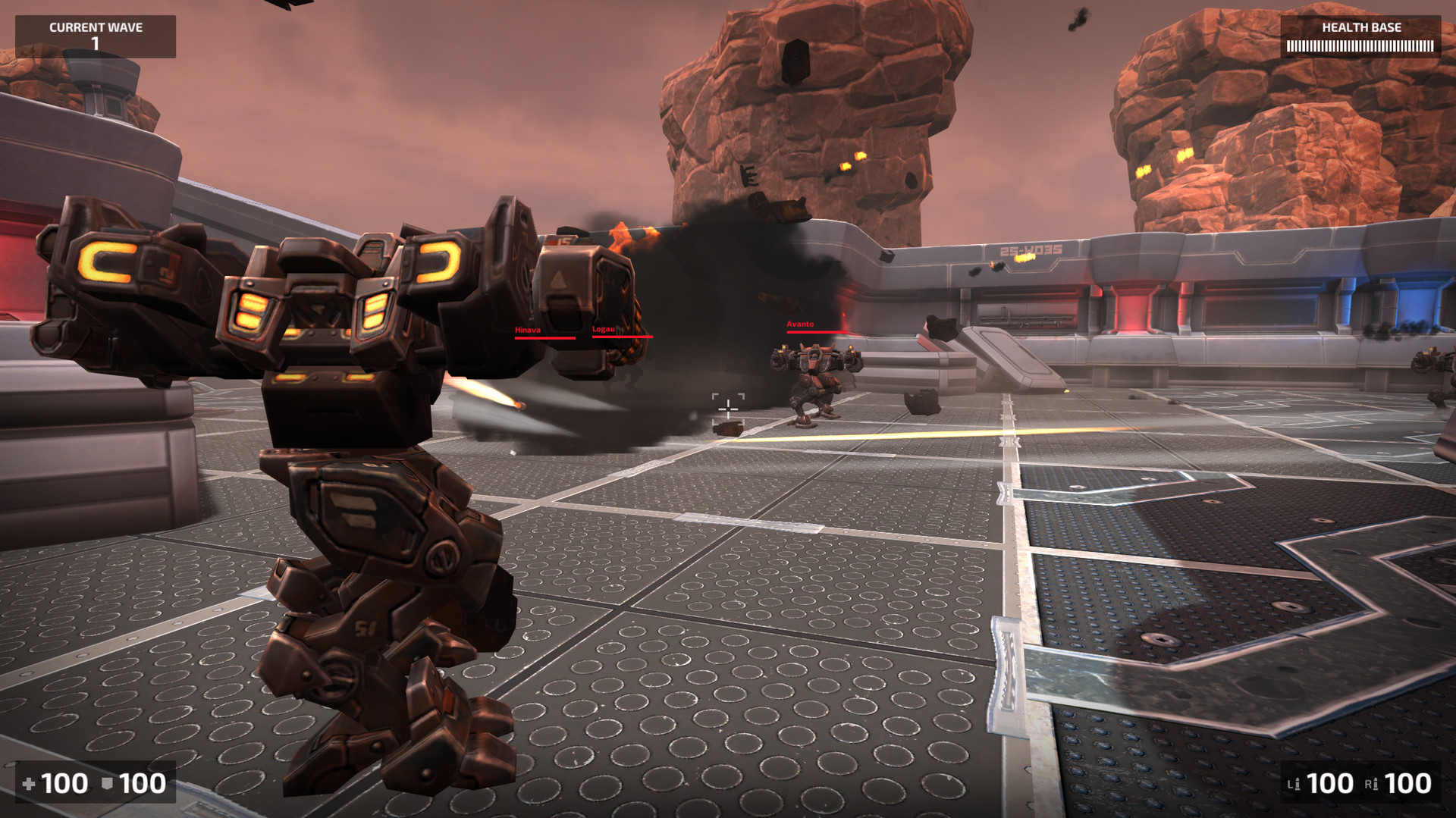Click the health cross icon bottom-left
Screen dimensions: 1456x818
pyautogui.click(x=29, y=783)
